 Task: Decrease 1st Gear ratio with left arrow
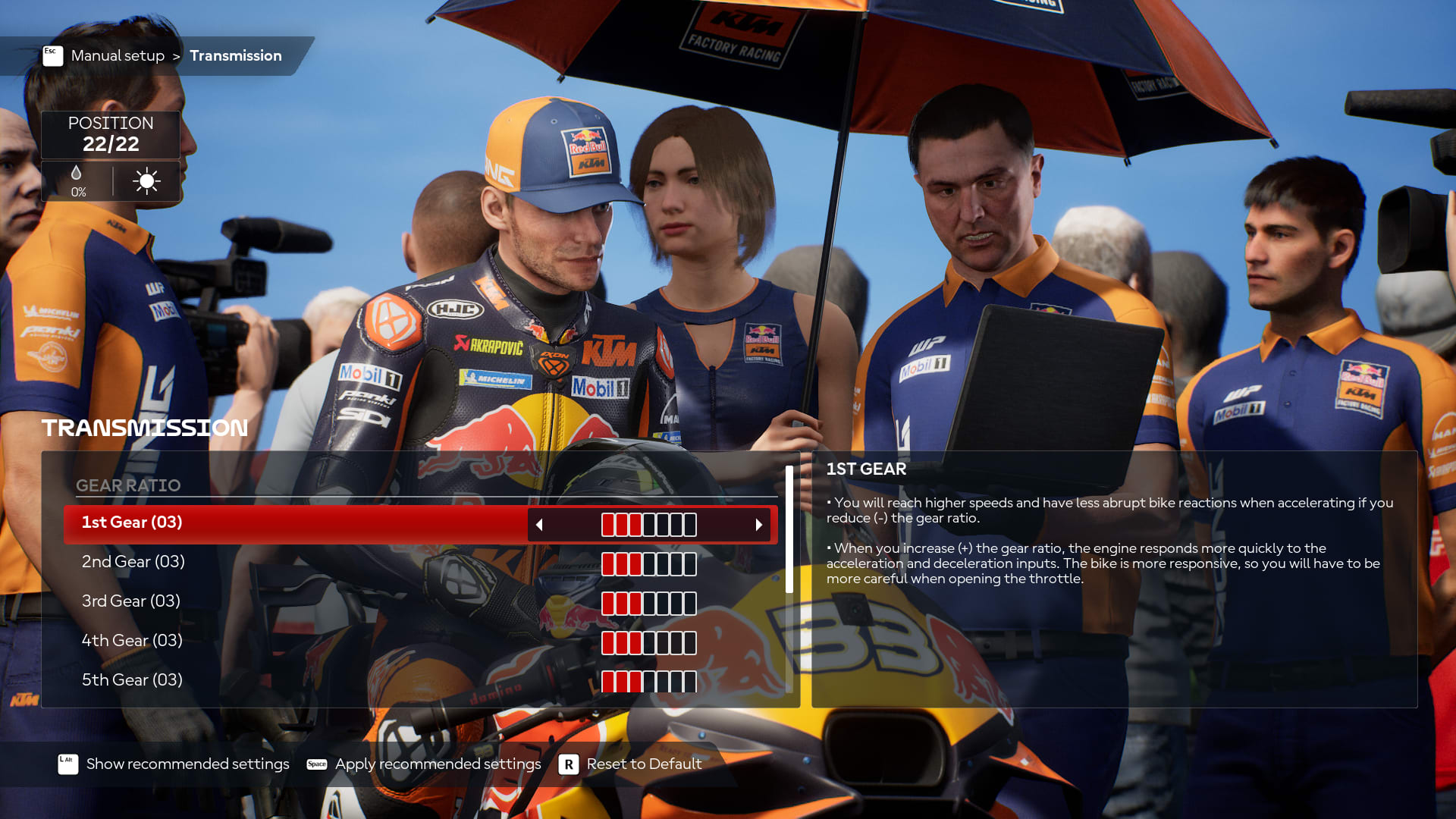click(x=539, y=525)
